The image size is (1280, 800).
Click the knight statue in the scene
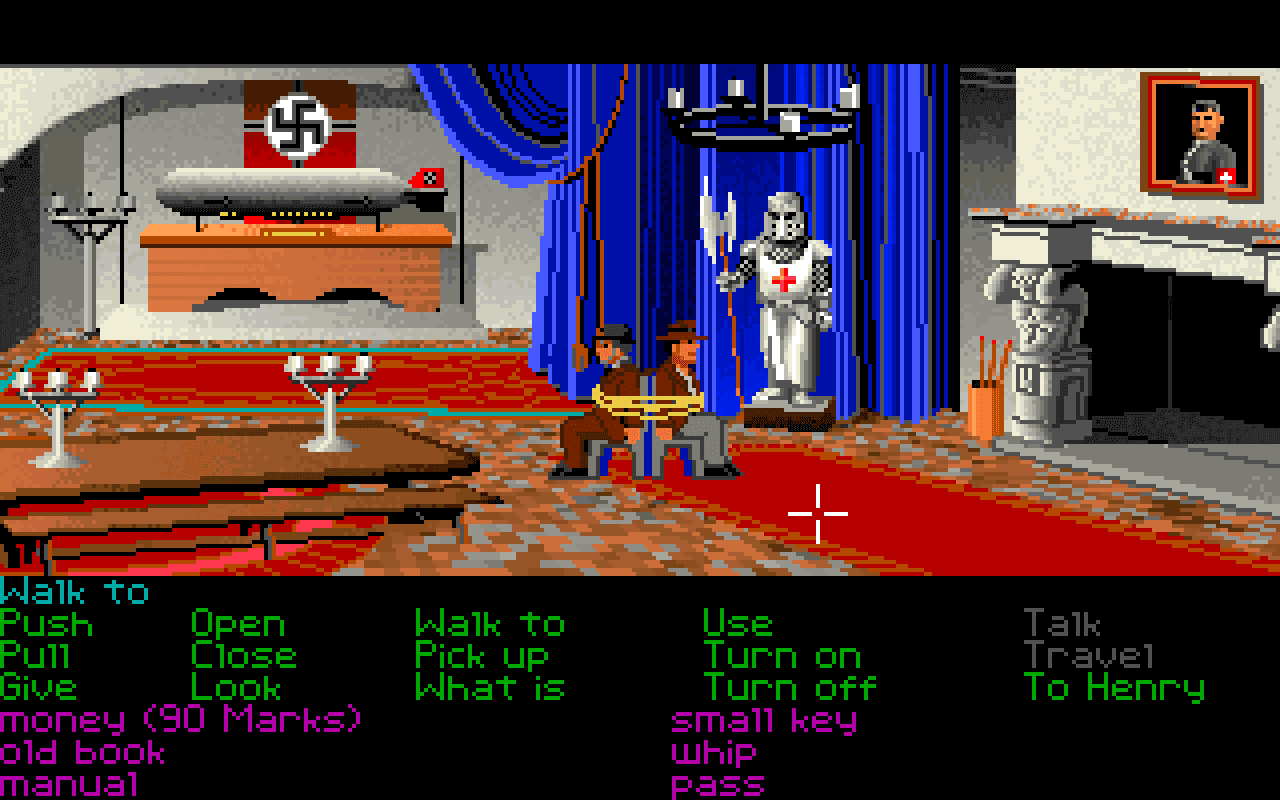tap(785, 280)
